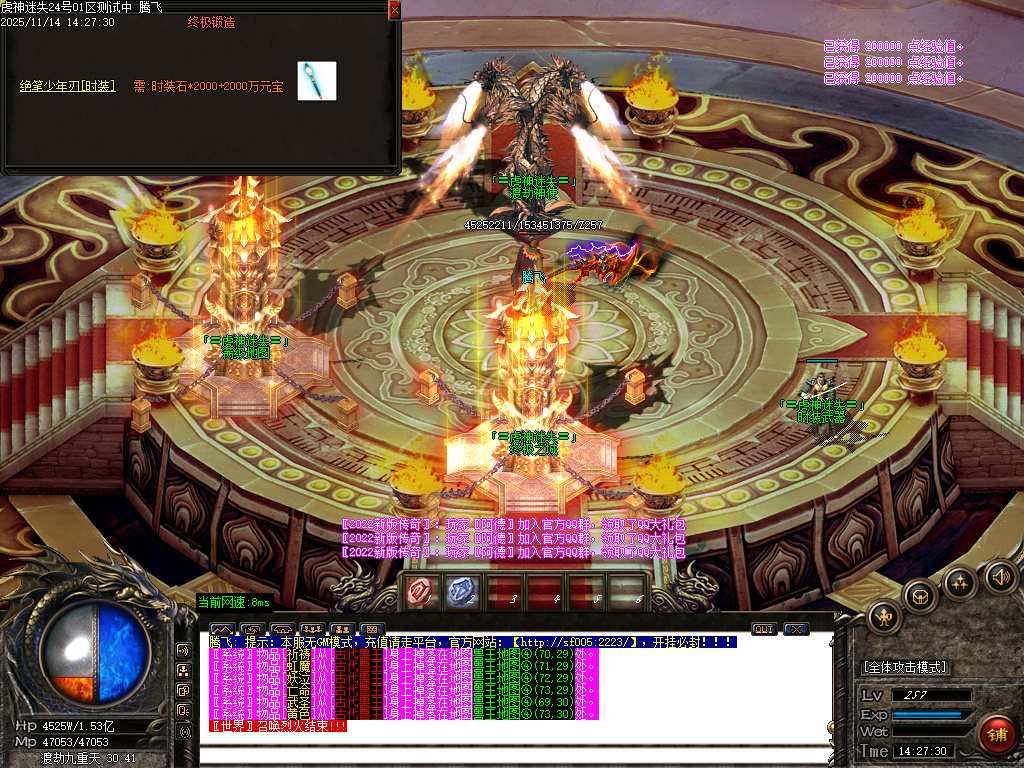Open the bag inventory chest icon

[920, 597]
